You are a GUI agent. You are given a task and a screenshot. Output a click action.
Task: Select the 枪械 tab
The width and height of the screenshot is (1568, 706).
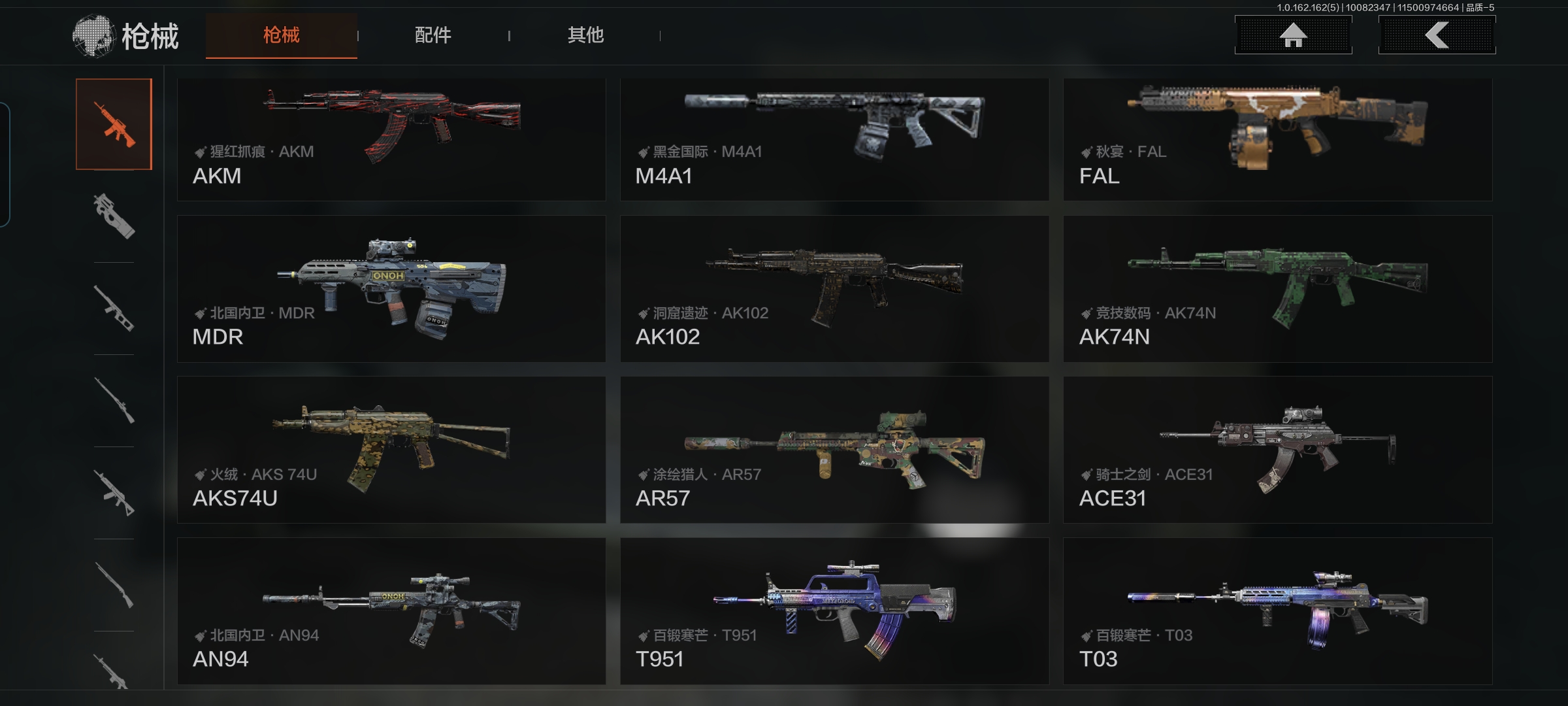pyautogui.click(x=281, y=35)
